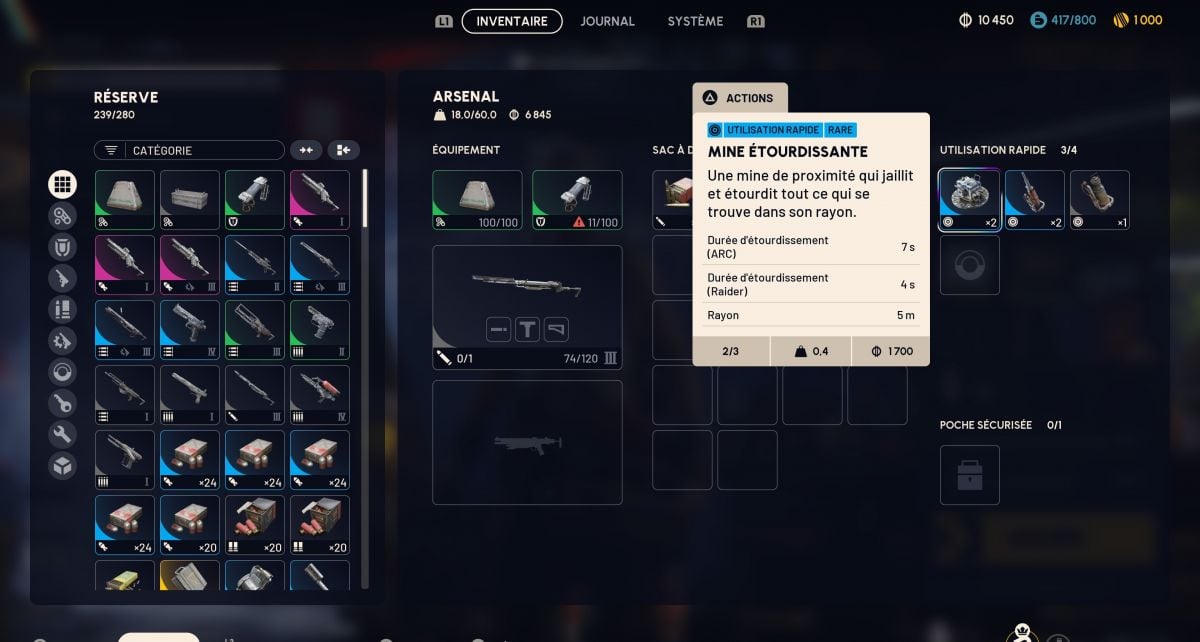The image size is (1200, 642).
Task: Select the stun mine quick-use slot
Action: click(969, 200)
